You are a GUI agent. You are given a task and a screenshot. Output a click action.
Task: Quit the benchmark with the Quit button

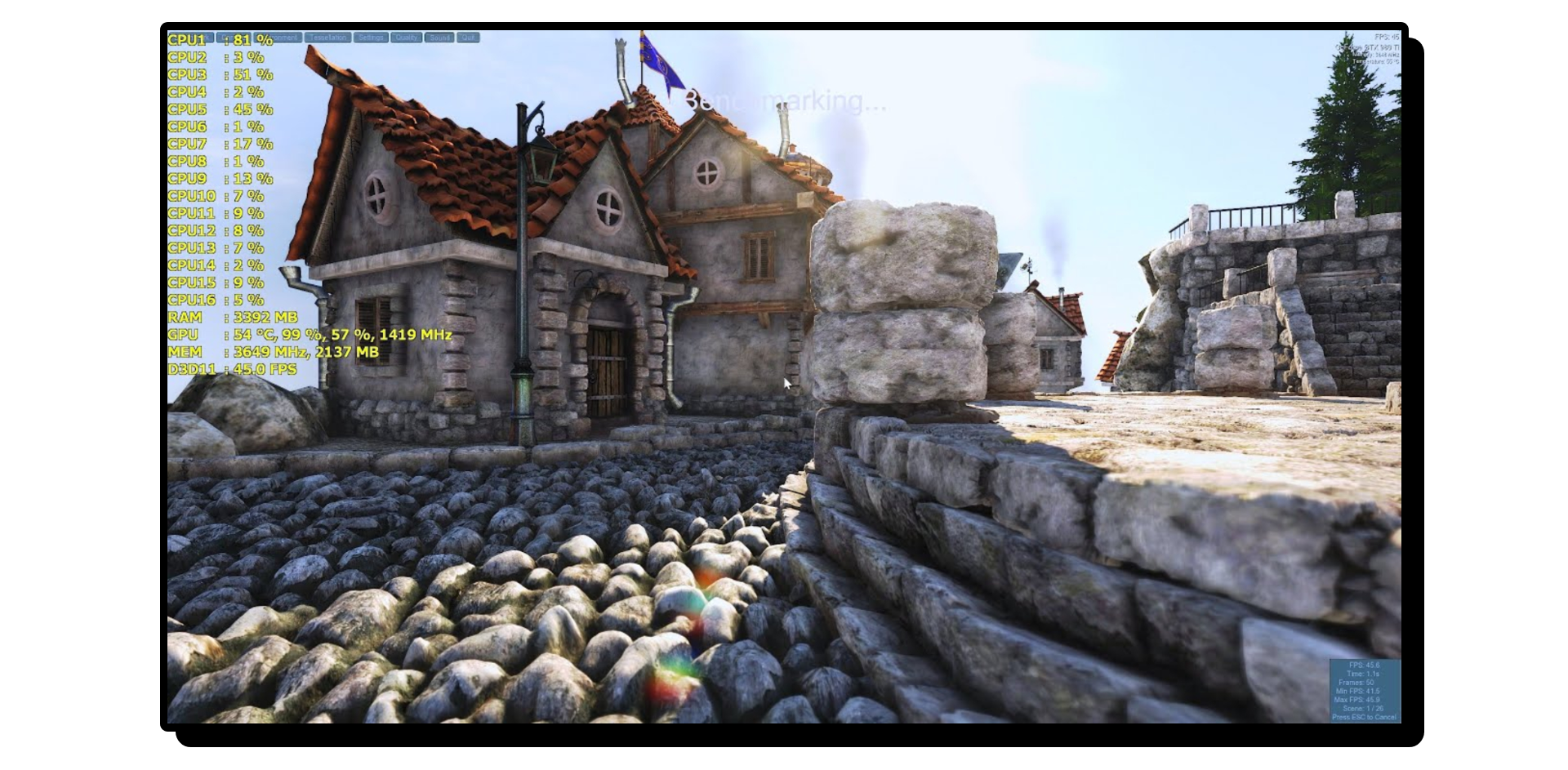click(x=468, y=38)
